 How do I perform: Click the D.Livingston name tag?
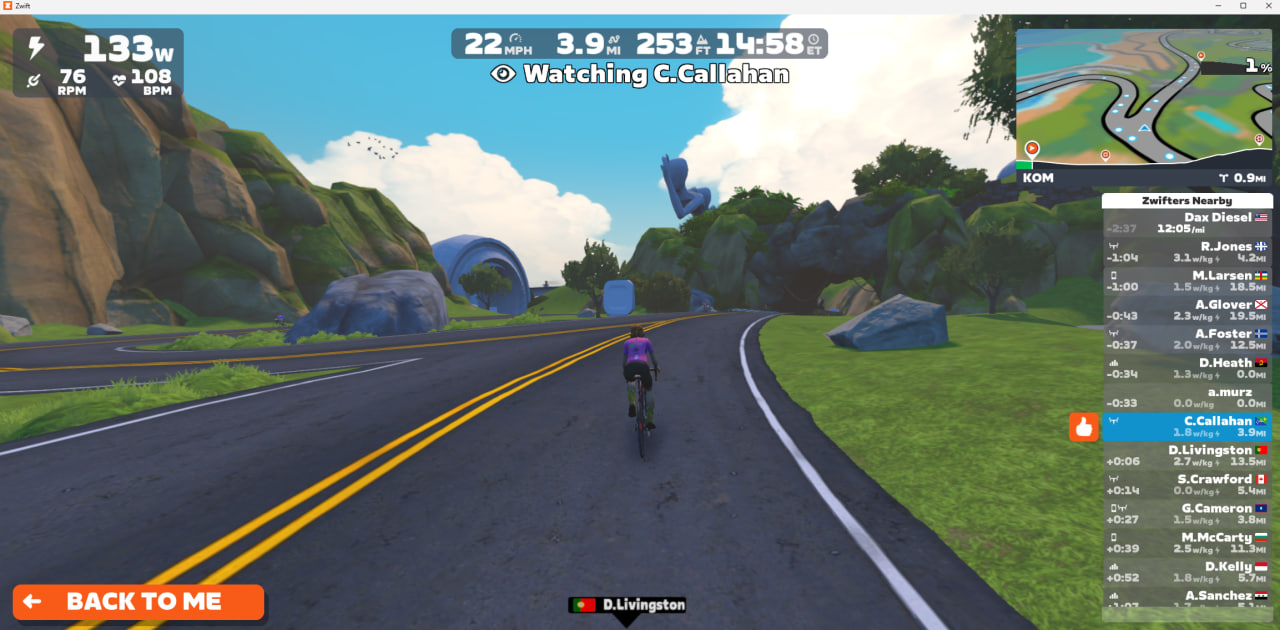point(627,605)
